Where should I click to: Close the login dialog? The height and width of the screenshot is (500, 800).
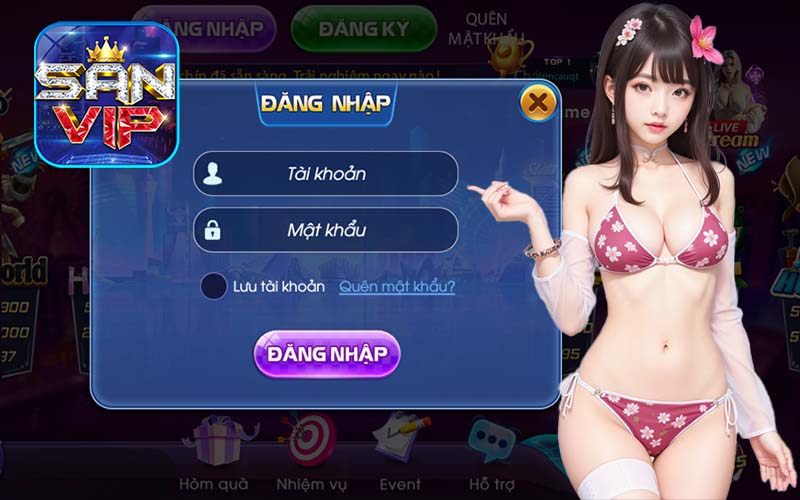(538, 102)
